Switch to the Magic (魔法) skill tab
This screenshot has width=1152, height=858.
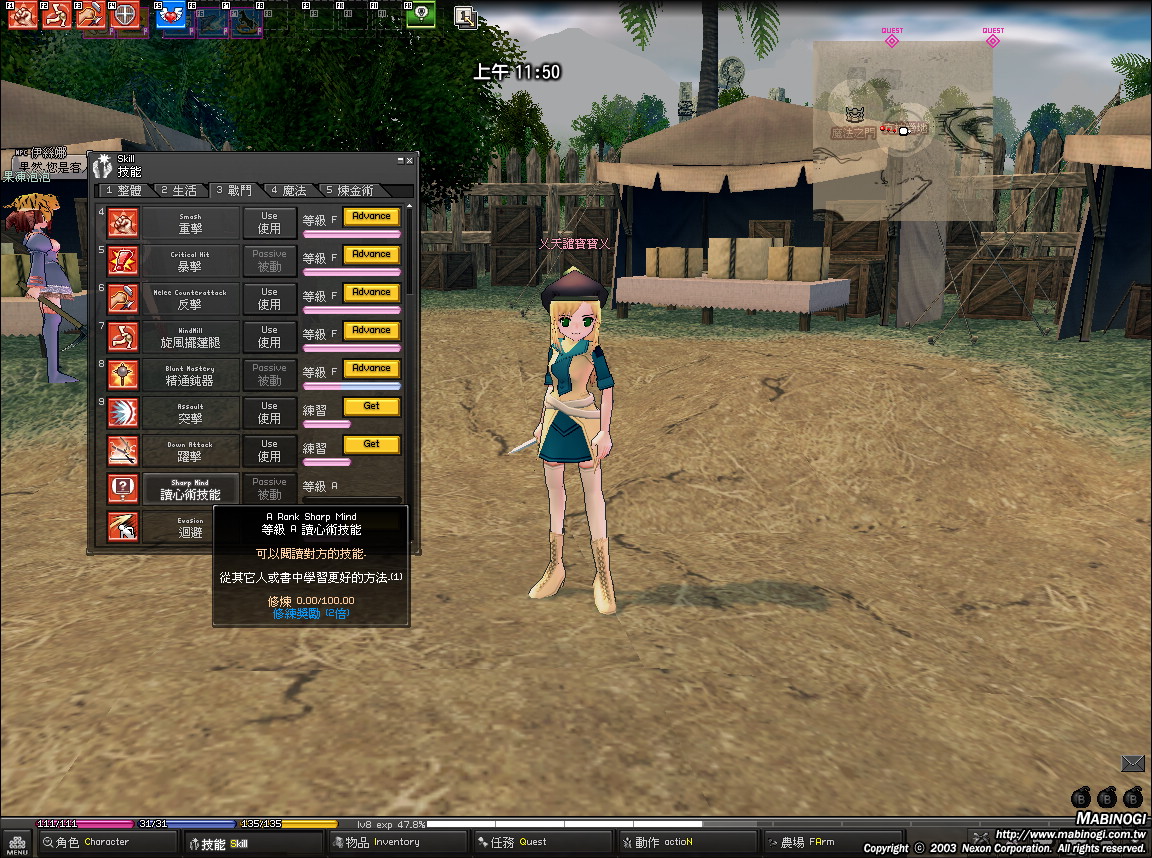tap(288, 190)
